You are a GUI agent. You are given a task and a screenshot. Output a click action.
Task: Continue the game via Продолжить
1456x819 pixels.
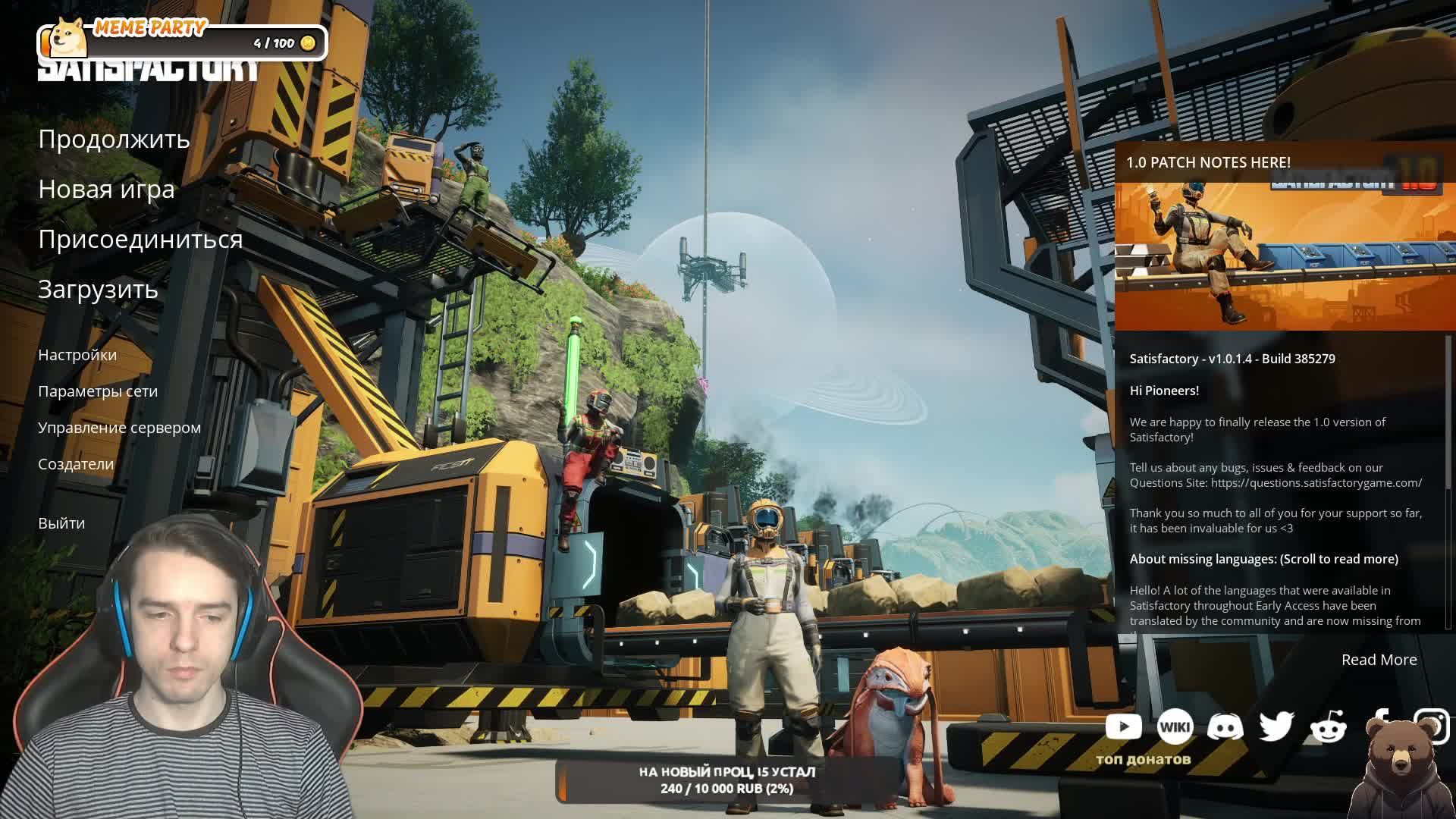click(114, 140)
